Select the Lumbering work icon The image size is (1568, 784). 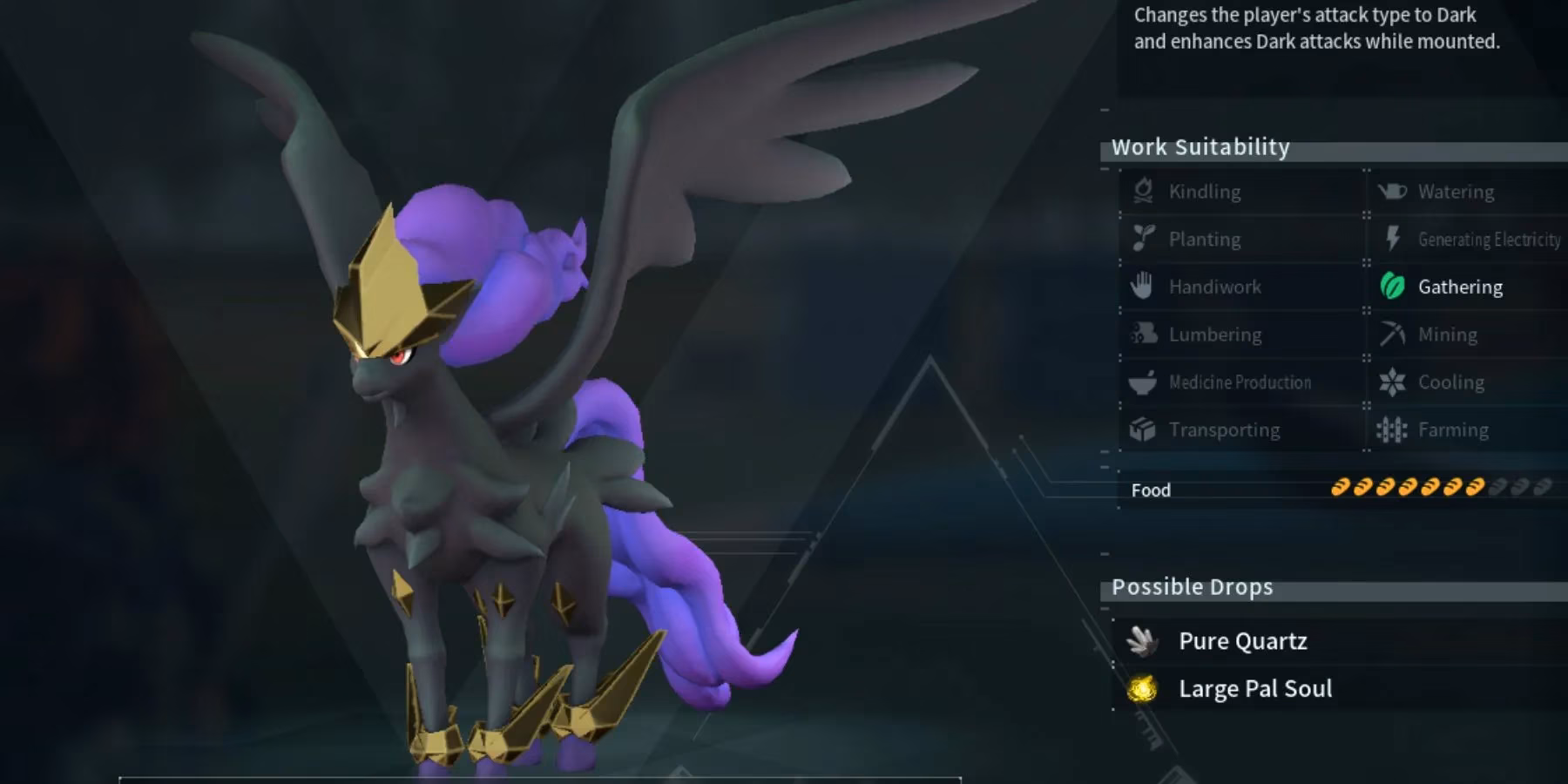(1144, 334)
